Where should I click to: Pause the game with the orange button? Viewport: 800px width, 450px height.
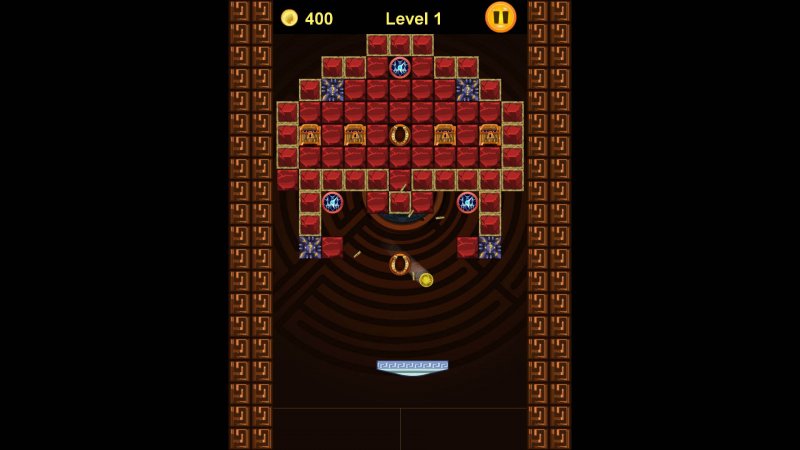[500, 17]
